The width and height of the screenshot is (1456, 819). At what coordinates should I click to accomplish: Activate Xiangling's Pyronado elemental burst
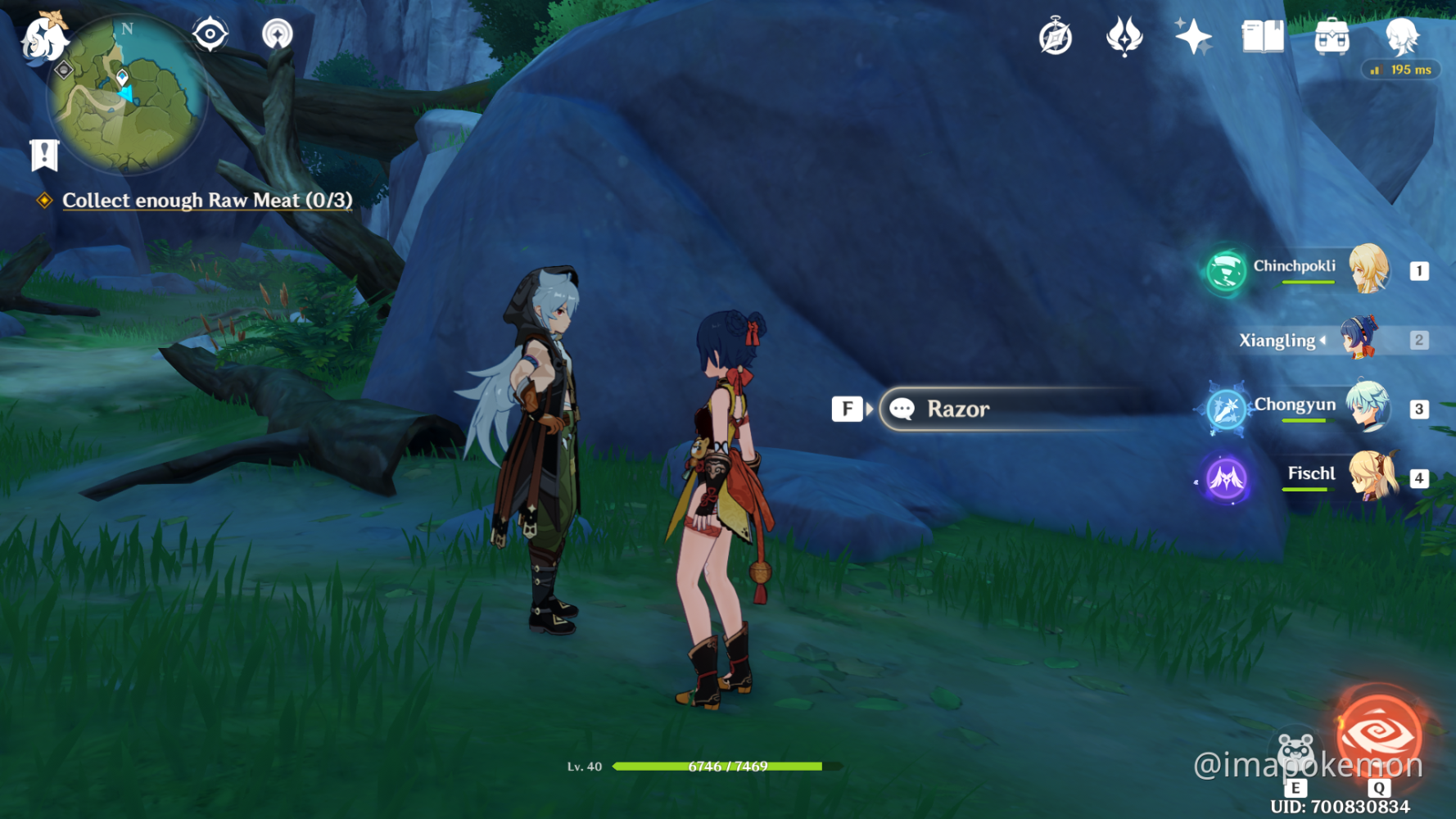click(x=1379, y=734)
